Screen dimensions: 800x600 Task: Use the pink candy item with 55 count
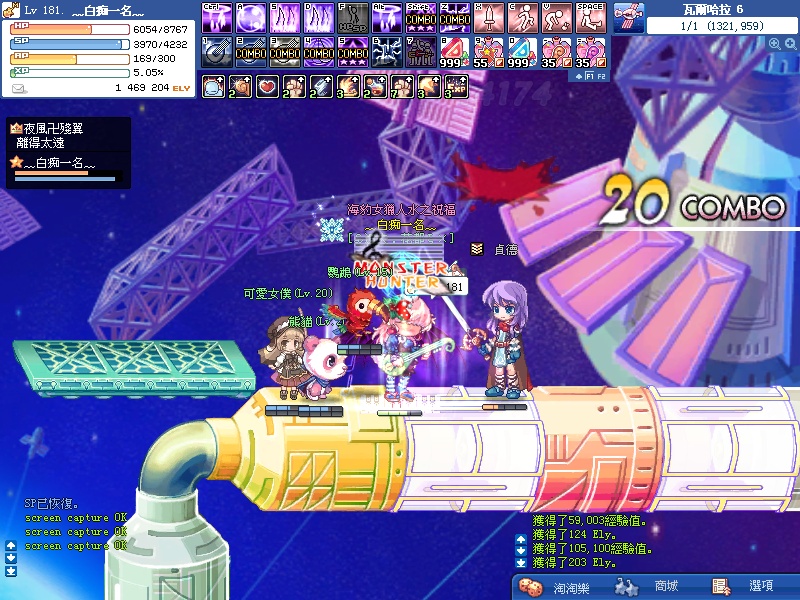[488, 50]
